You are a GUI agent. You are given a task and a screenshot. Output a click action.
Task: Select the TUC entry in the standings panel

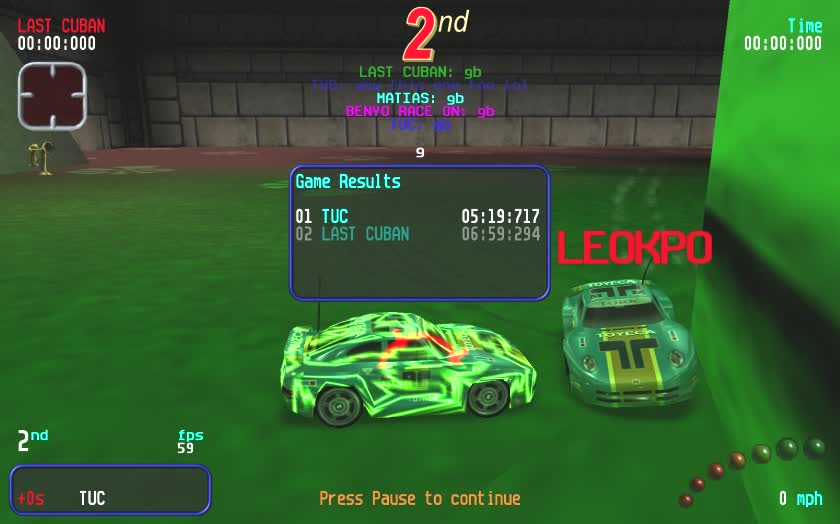tap(92, 498)
